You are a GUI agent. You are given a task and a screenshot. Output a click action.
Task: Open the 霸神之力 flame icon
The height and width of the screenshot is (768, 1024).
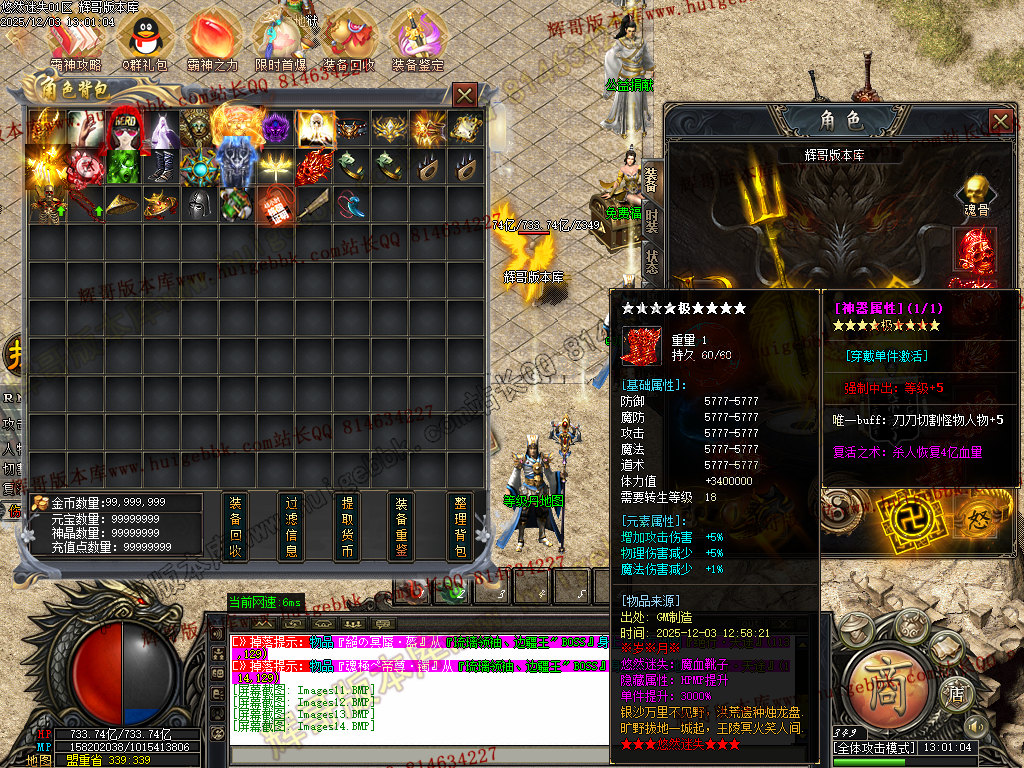tap(212, 38)
